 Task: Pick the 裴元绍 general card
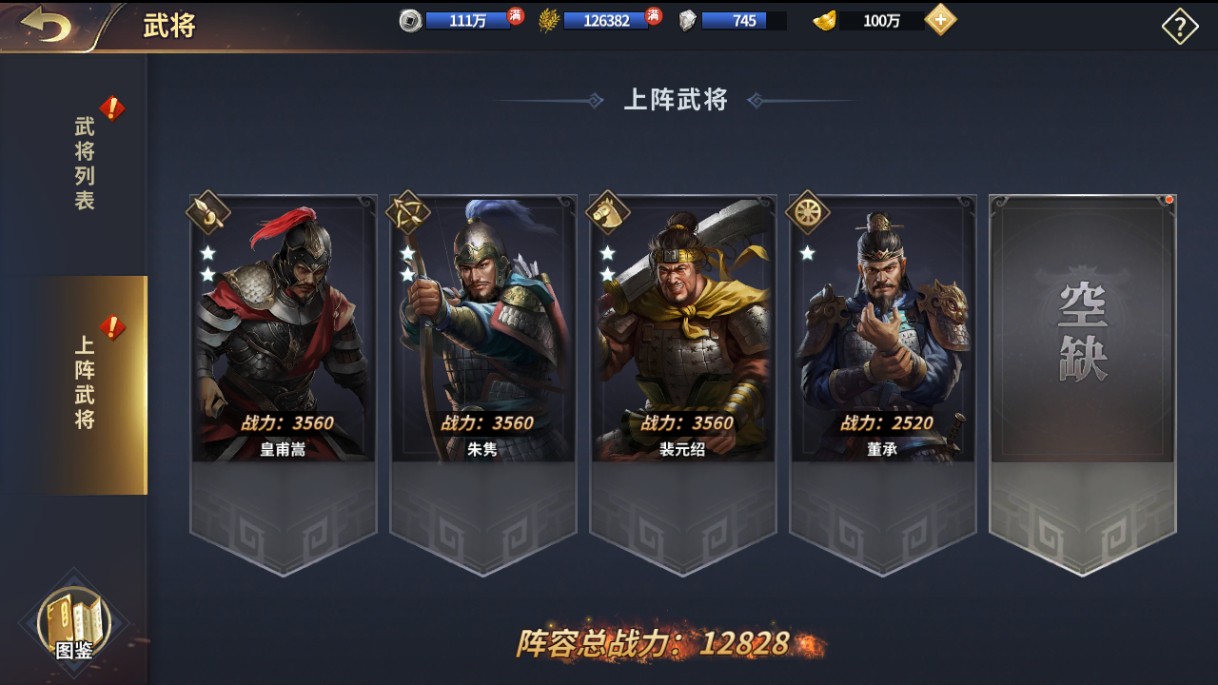click(x=683, y=330)
